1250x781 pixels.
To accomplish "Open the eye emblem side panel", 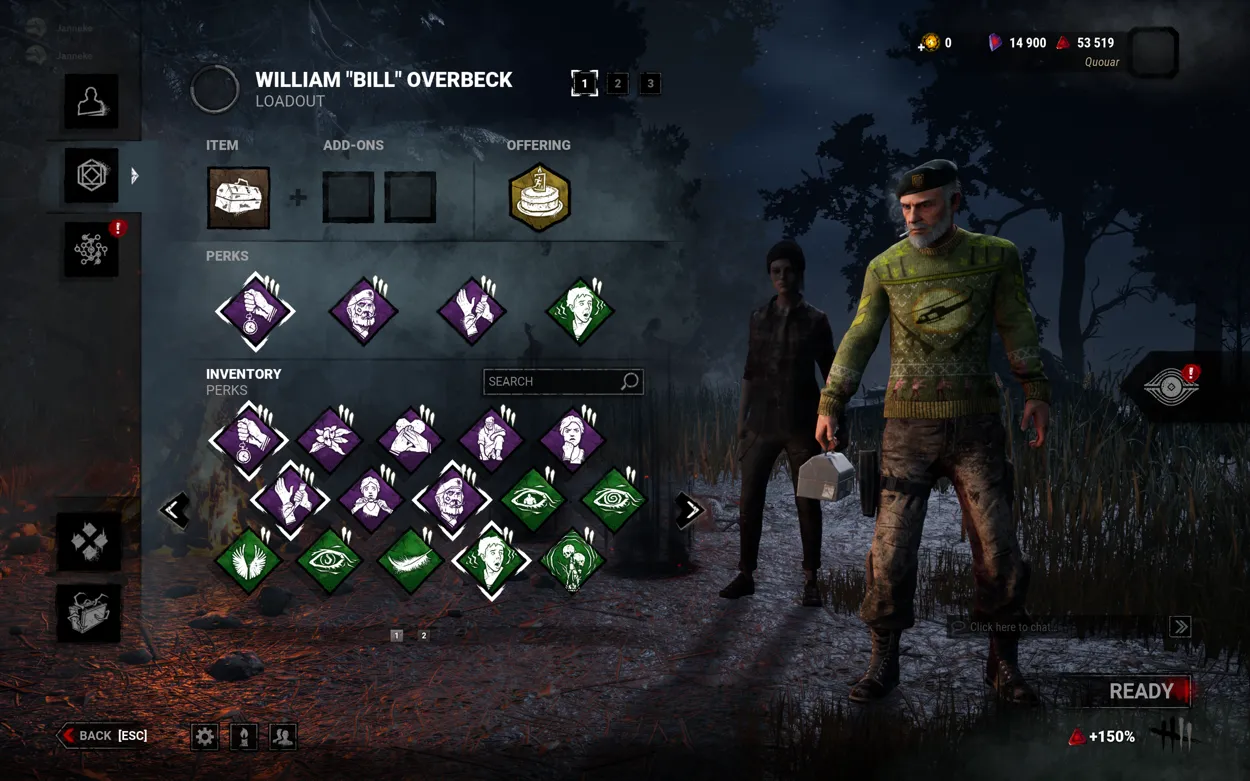I will click(1171, 387).
